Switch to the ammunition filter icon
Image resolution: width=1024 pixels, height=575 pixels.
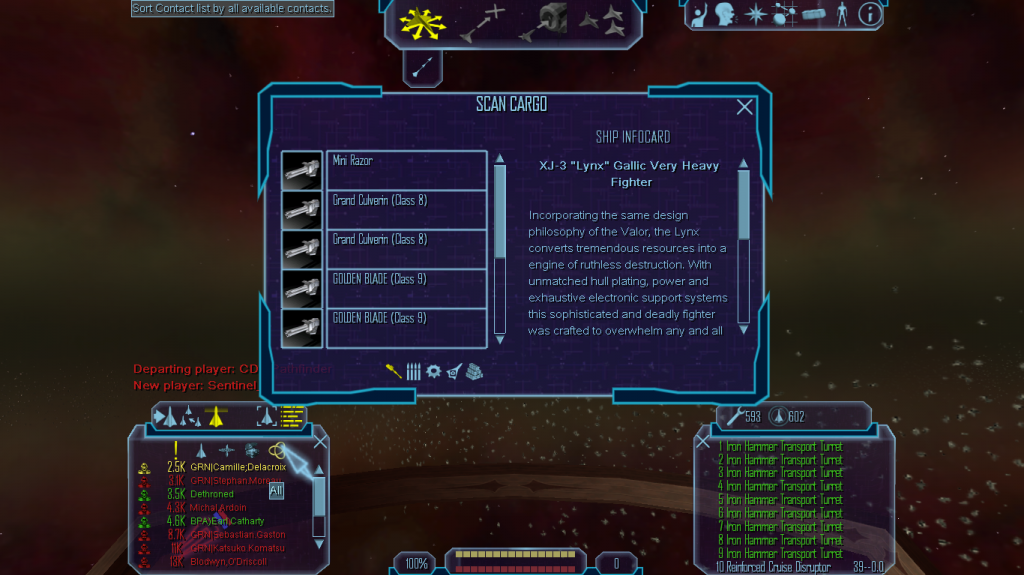pyautogui.click(x=413, y=370)
